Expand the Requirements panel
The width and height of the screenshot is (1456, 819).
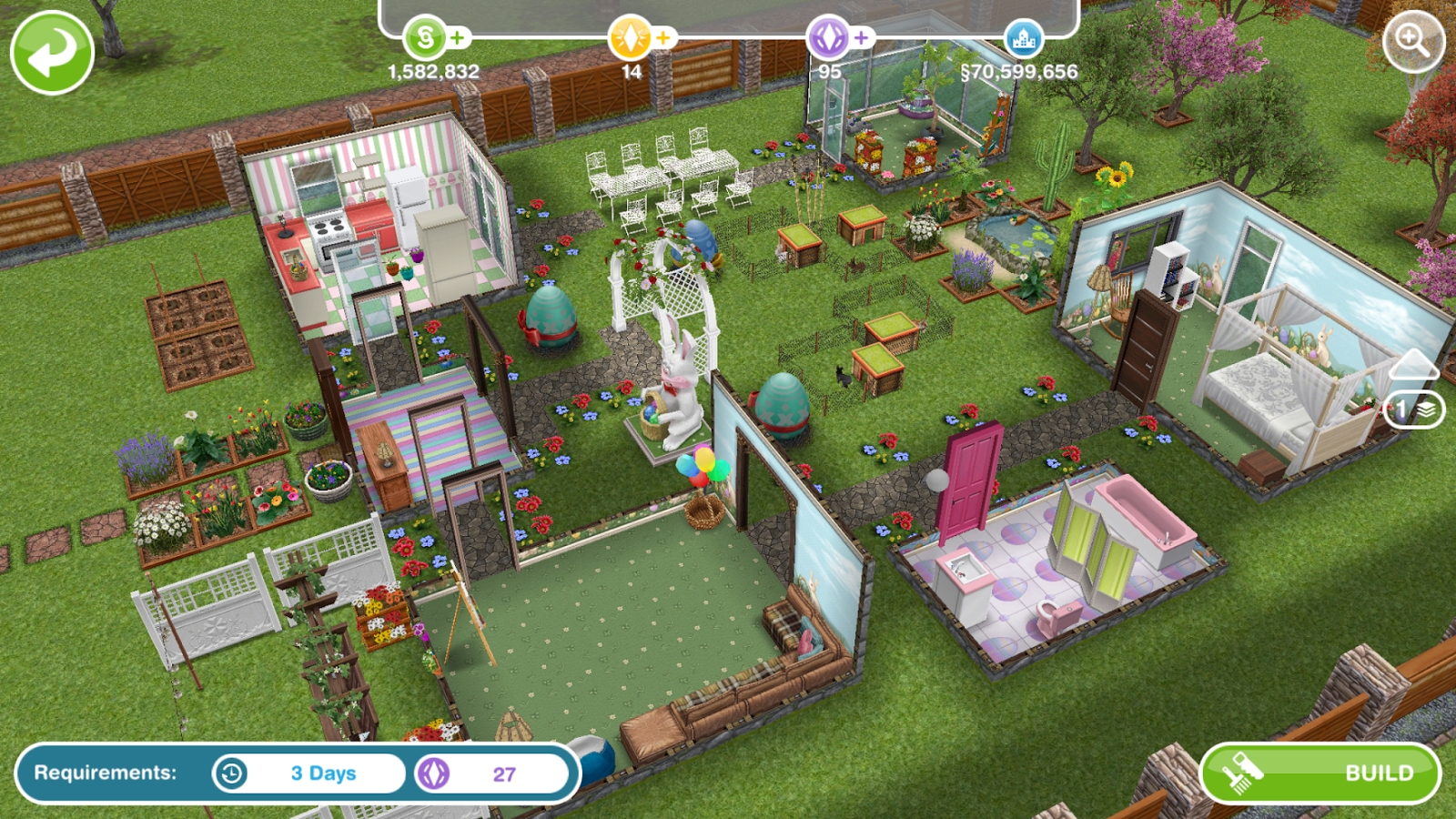click(x=103, y=773)
